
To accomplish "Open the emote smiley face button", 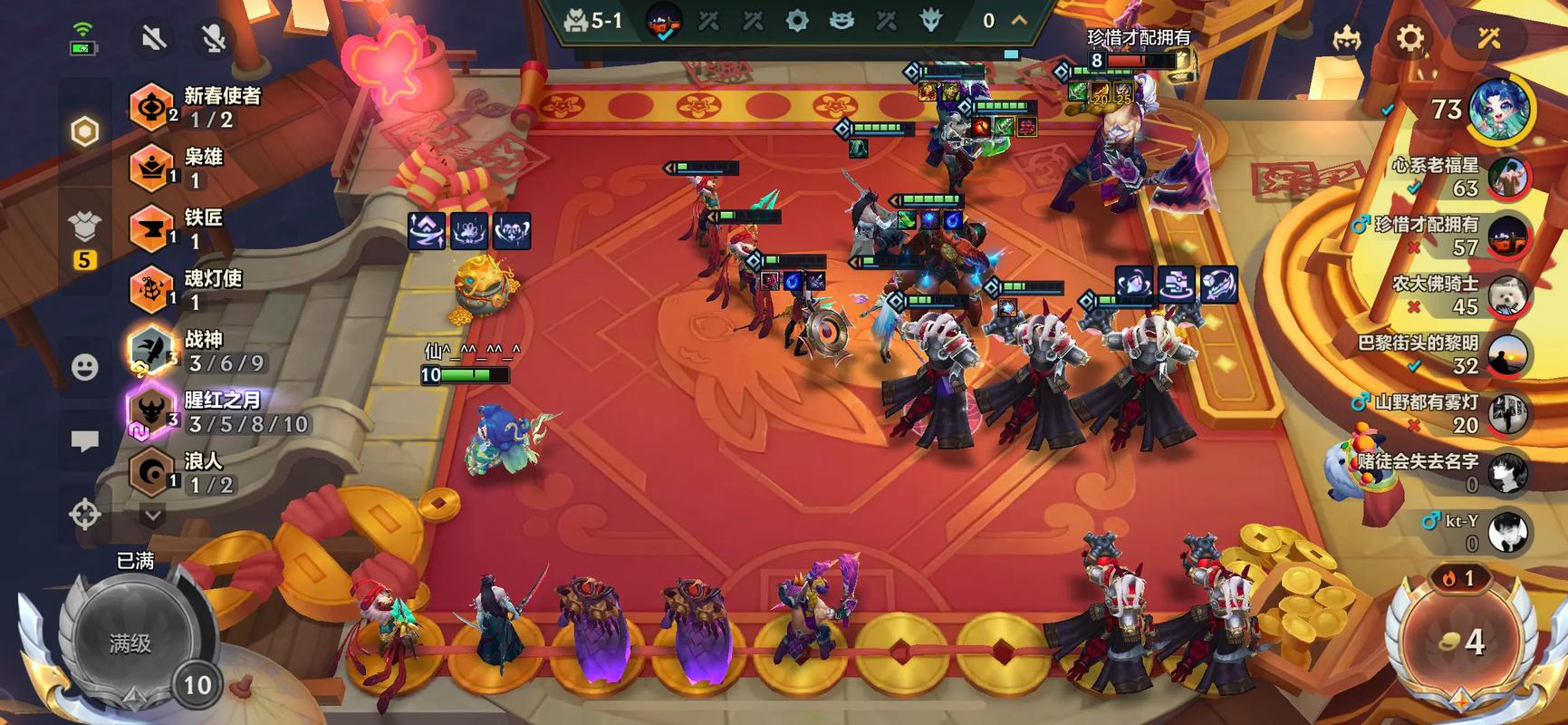I will (x=85, y=367).
